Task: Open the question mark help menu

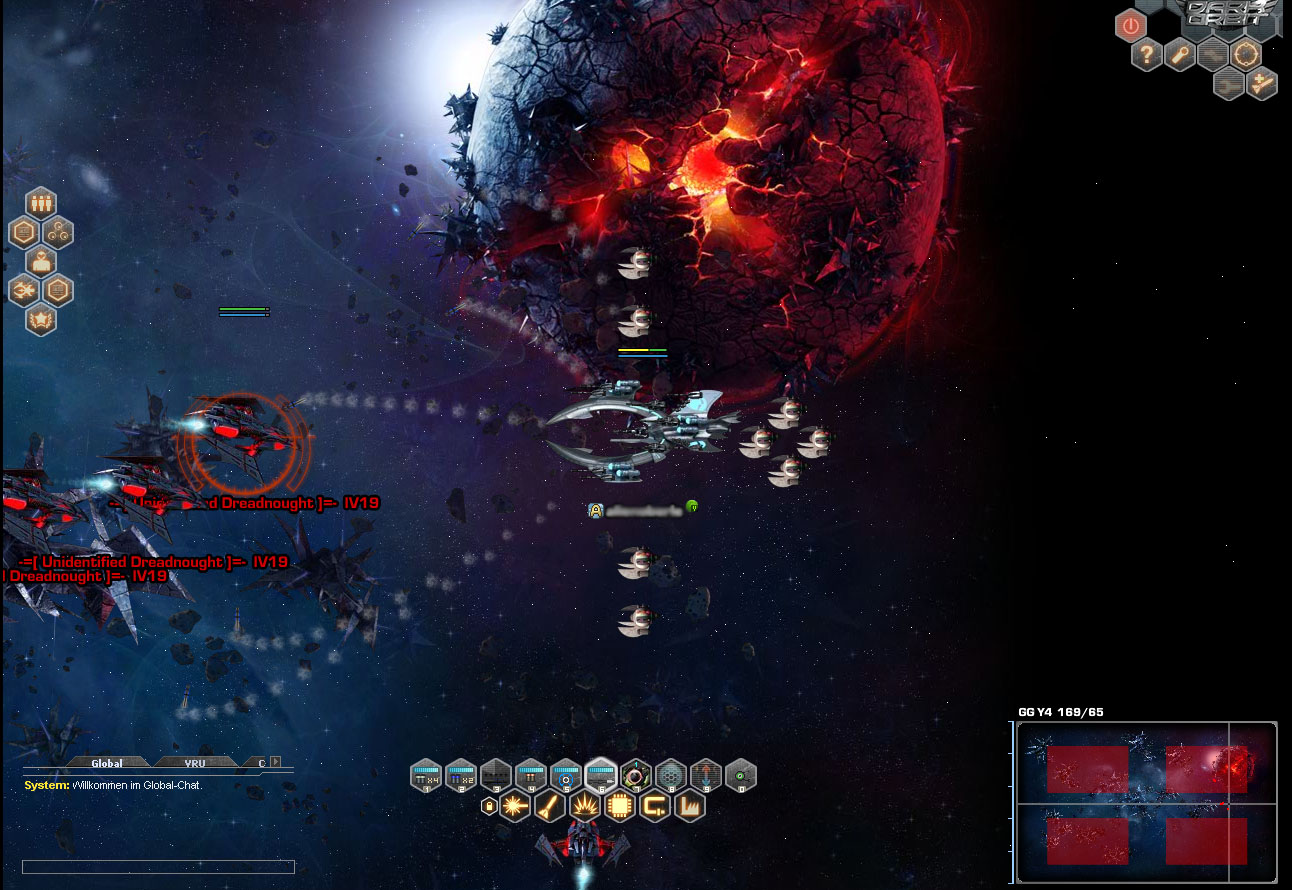Action: pyautogui.click(x=1147, y=54)
